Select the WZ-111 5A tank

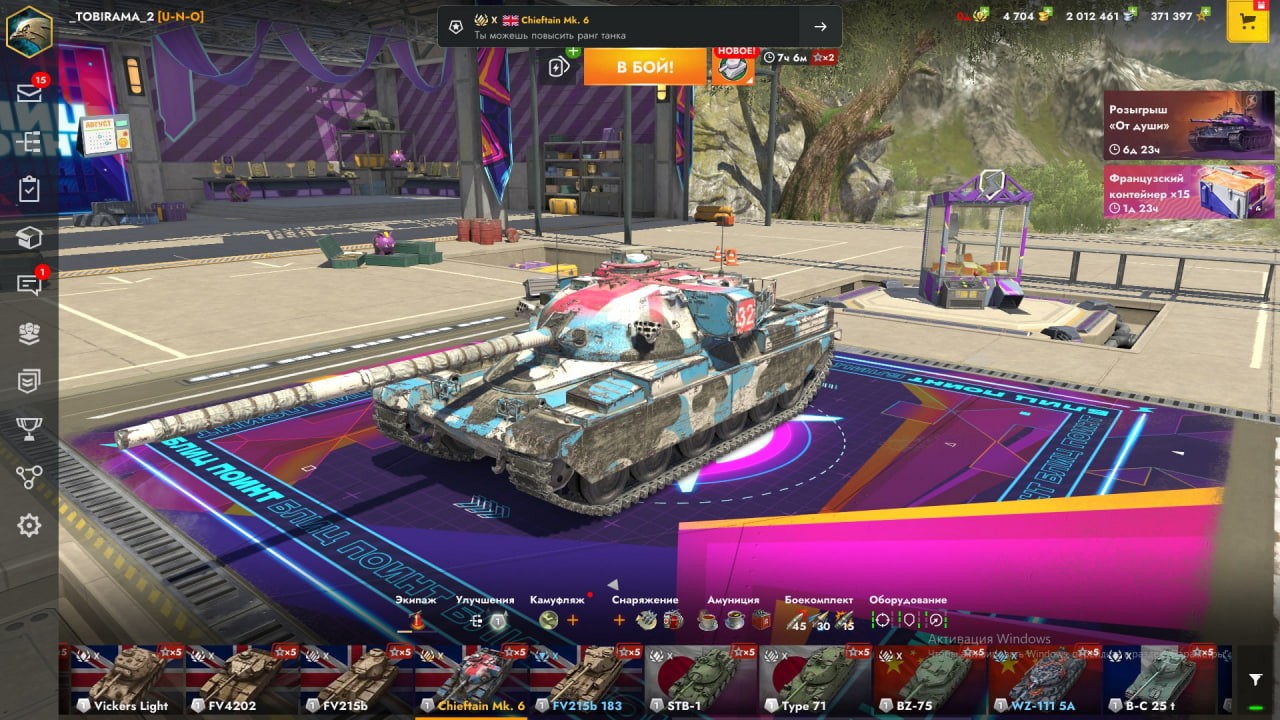coord(1046,681)
